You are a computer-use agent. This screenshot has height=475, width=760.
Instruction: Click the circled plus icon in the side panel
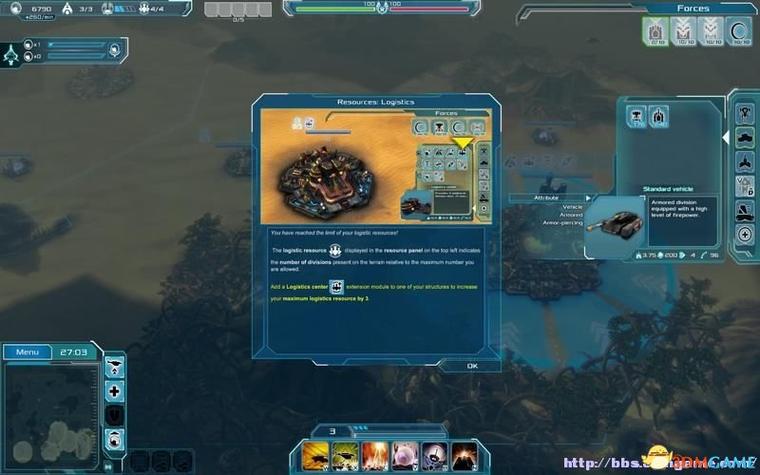[744, 234]
